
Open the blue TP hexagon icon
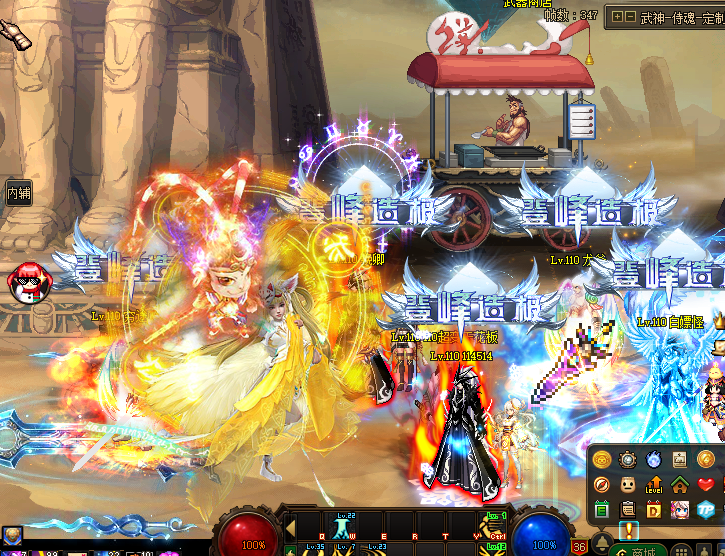click(706, 511)
